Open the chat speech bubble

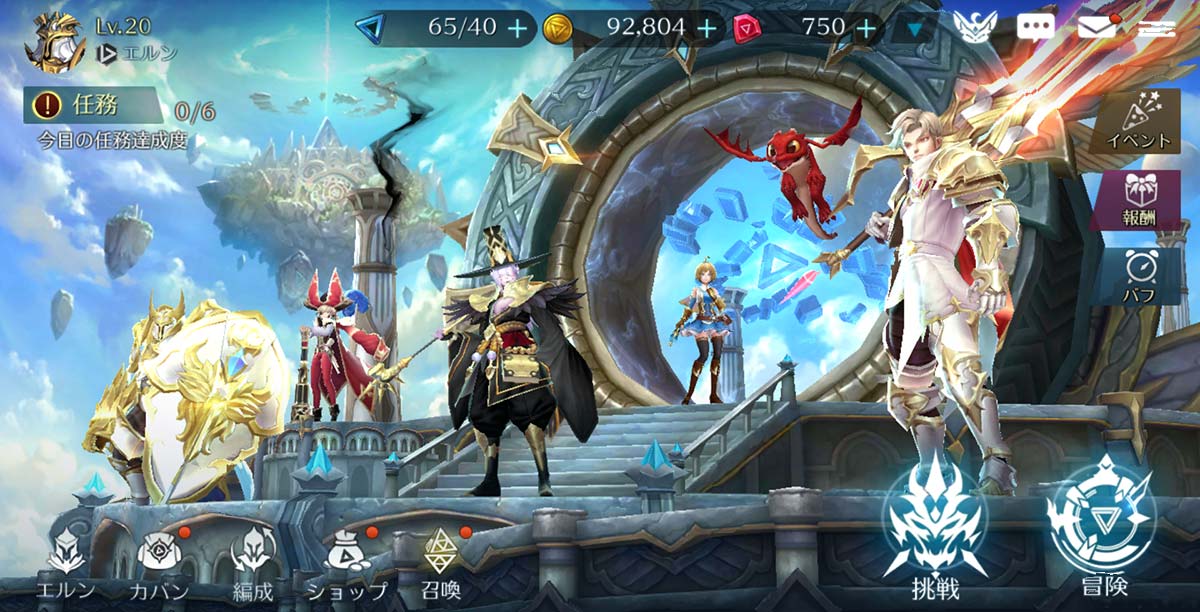1035,27
